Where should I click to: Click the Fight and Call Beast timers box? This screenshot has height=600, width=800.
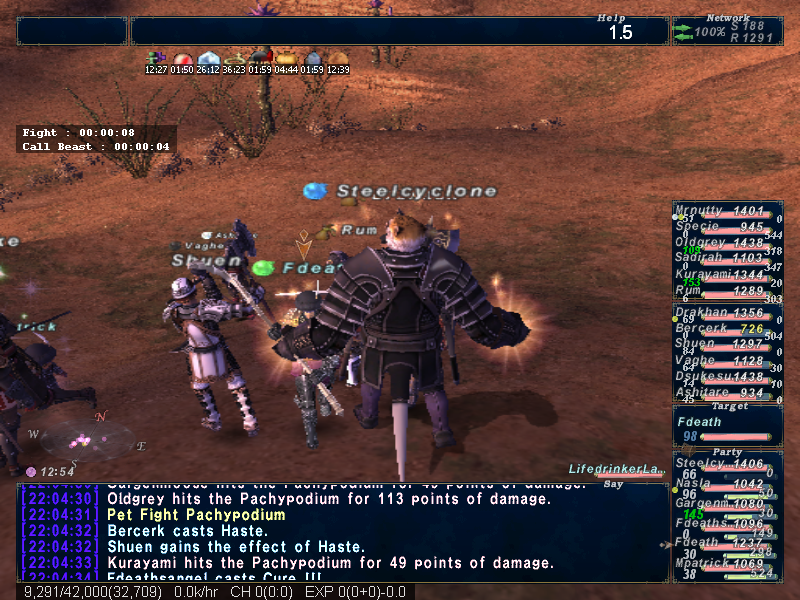click(97, 139)
